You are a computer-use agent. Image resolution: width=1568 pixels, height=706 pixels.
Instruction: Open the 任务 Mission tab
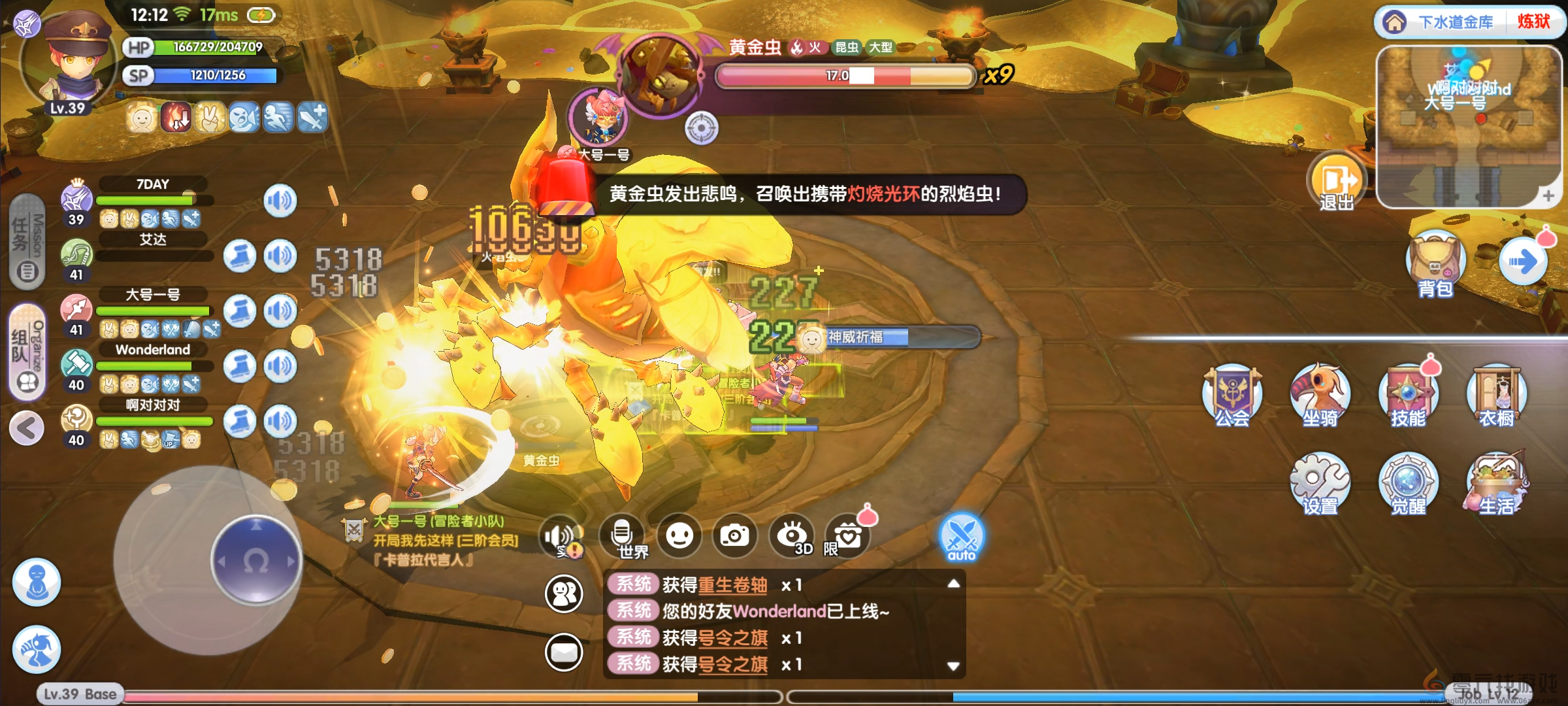pos(27,242)
